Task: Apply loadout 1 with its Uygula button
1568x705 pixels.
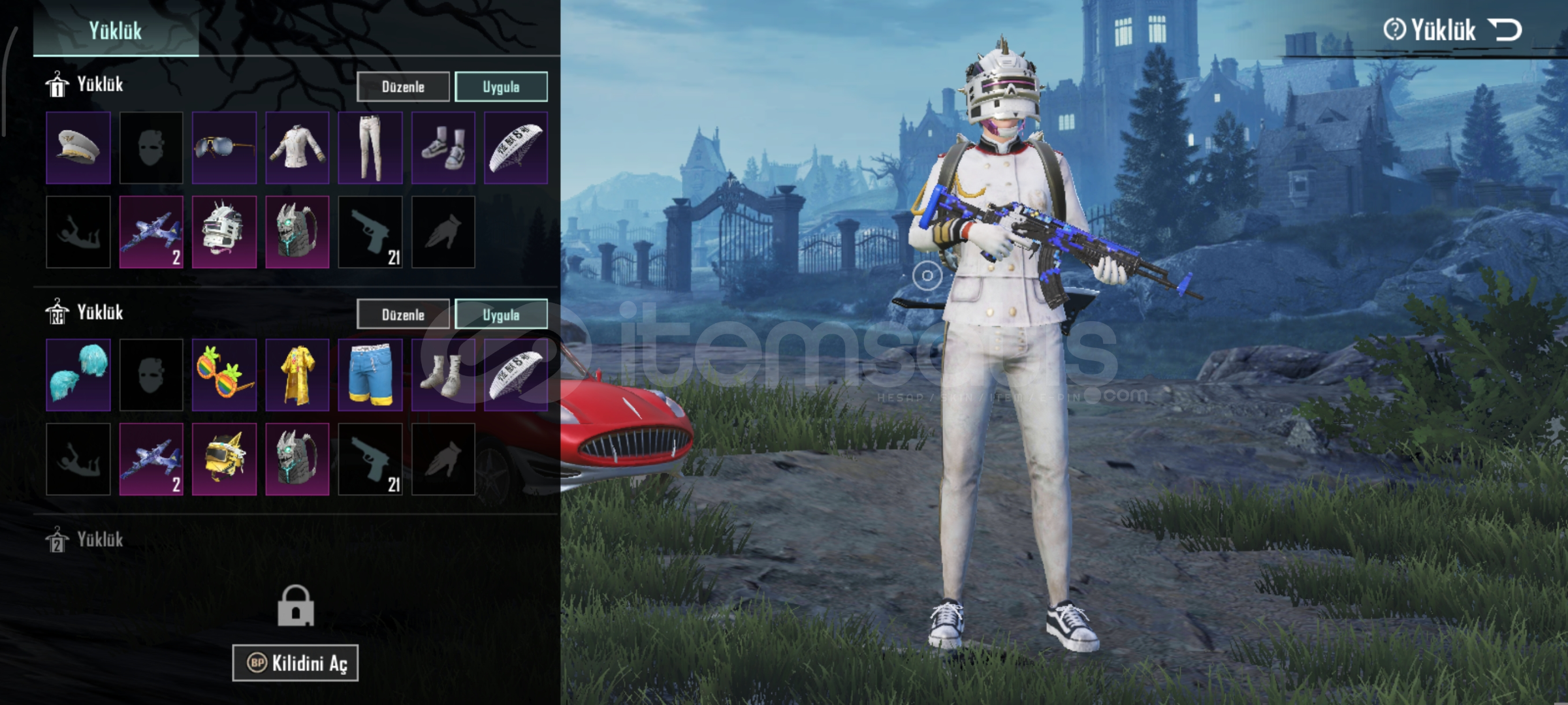Action: [x=501, y=87]
